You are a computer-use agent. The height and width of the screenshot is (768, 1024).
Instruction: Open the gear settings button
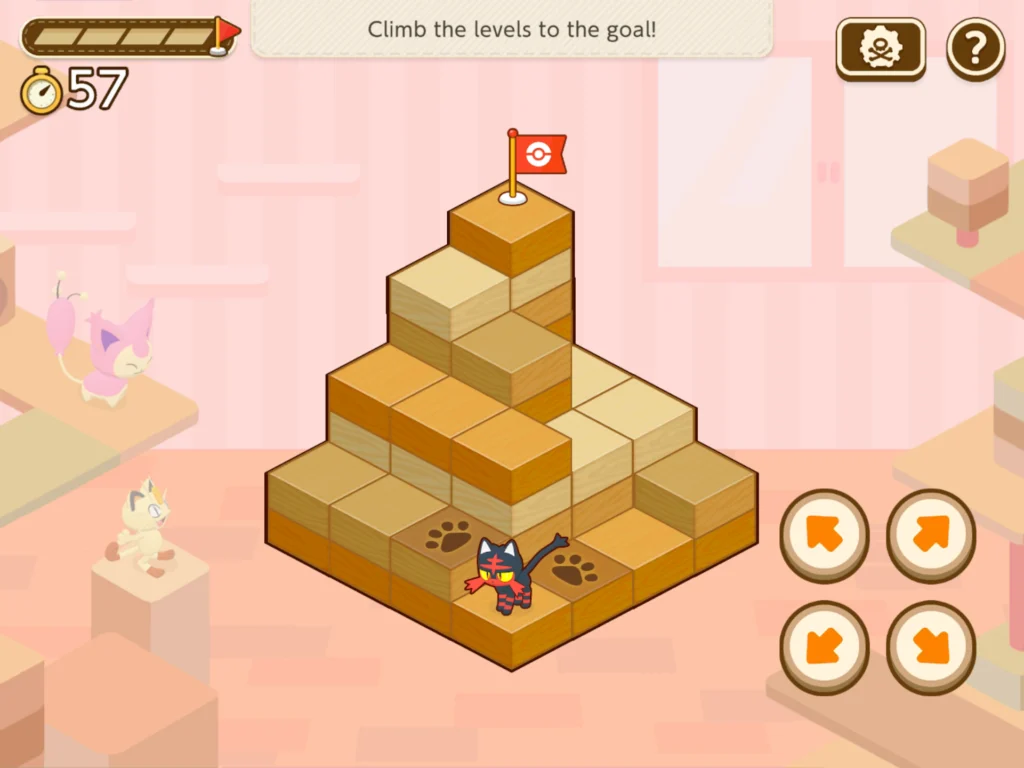tap(880, 49)
